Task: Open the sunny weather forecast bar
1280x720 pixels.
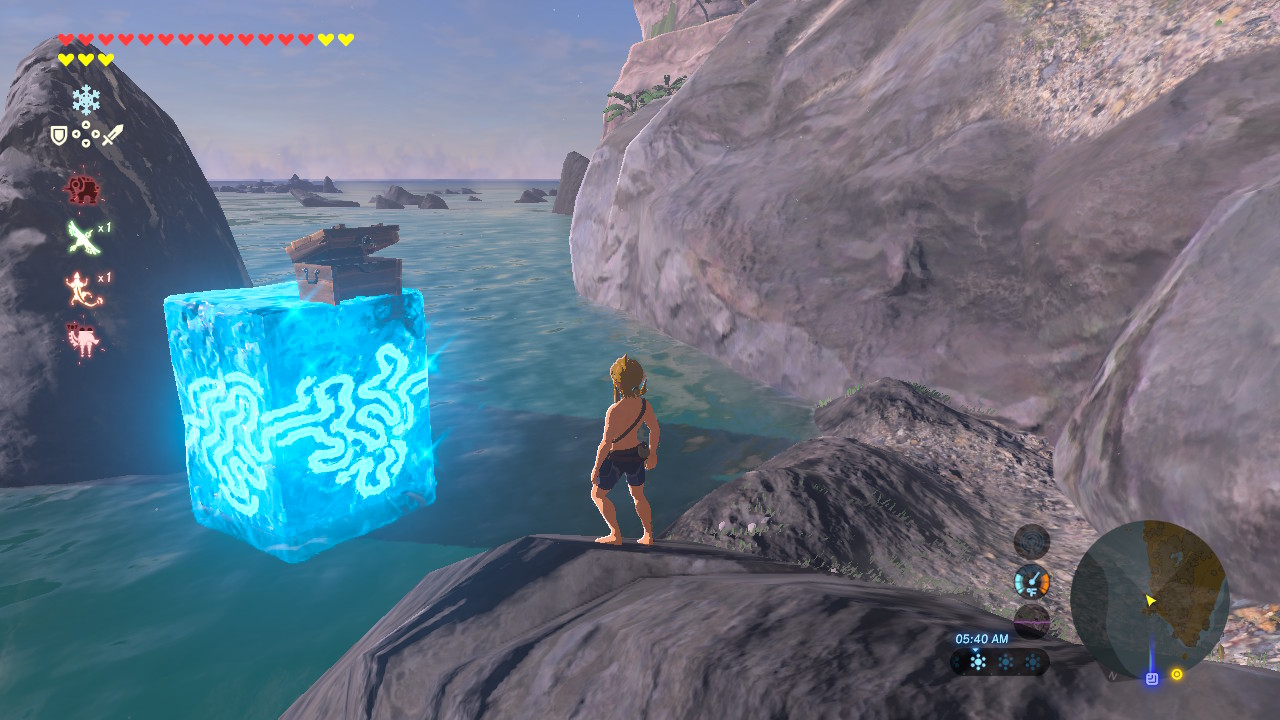Action: 999,661
